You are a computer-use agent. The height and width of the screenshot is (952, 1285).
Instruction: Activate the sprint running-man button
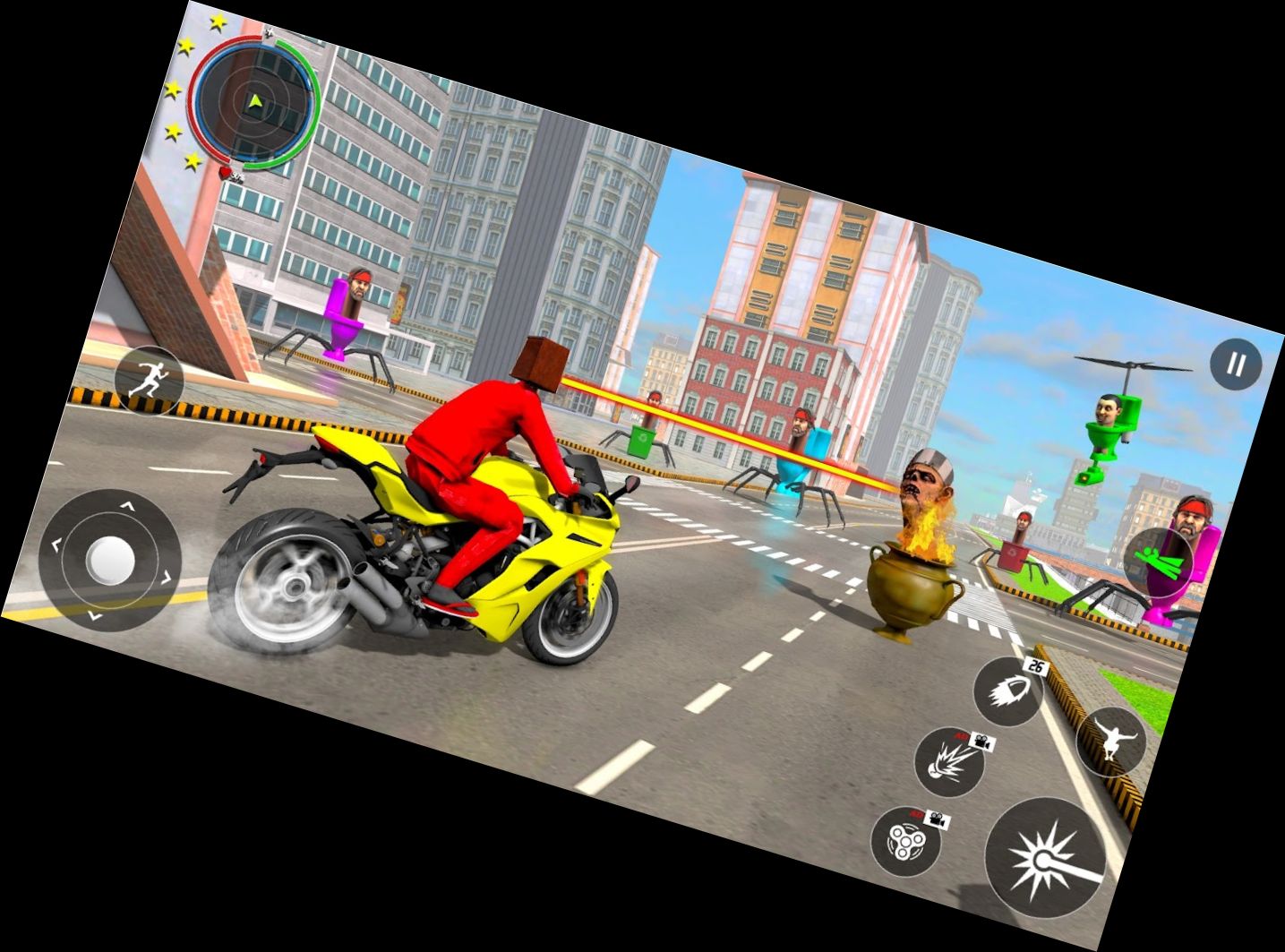tap(147, 381)
